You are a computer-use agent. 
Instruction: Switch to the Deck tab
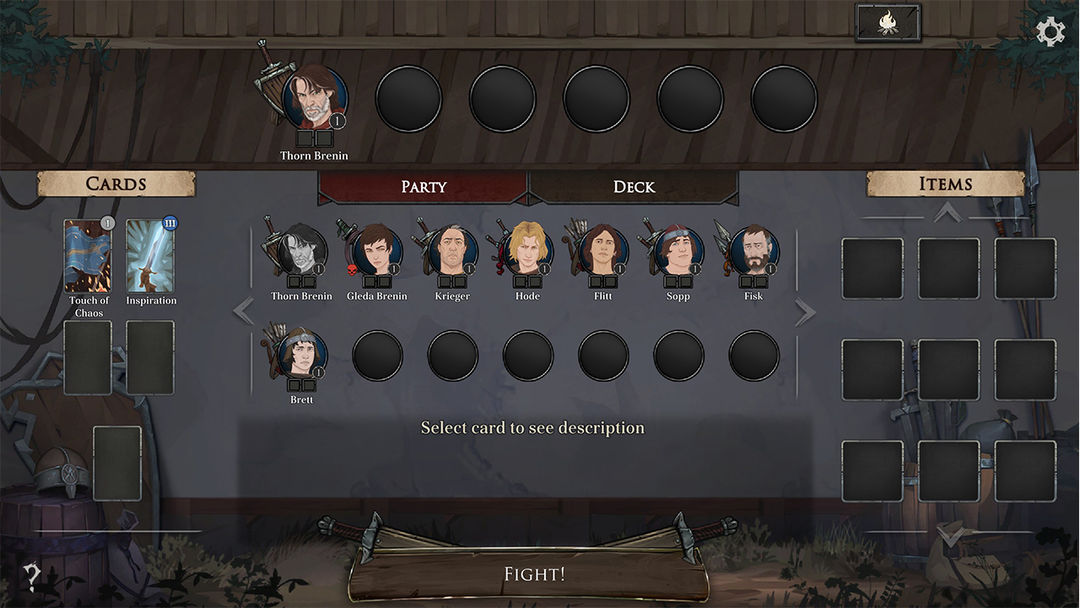pos(633,187)
